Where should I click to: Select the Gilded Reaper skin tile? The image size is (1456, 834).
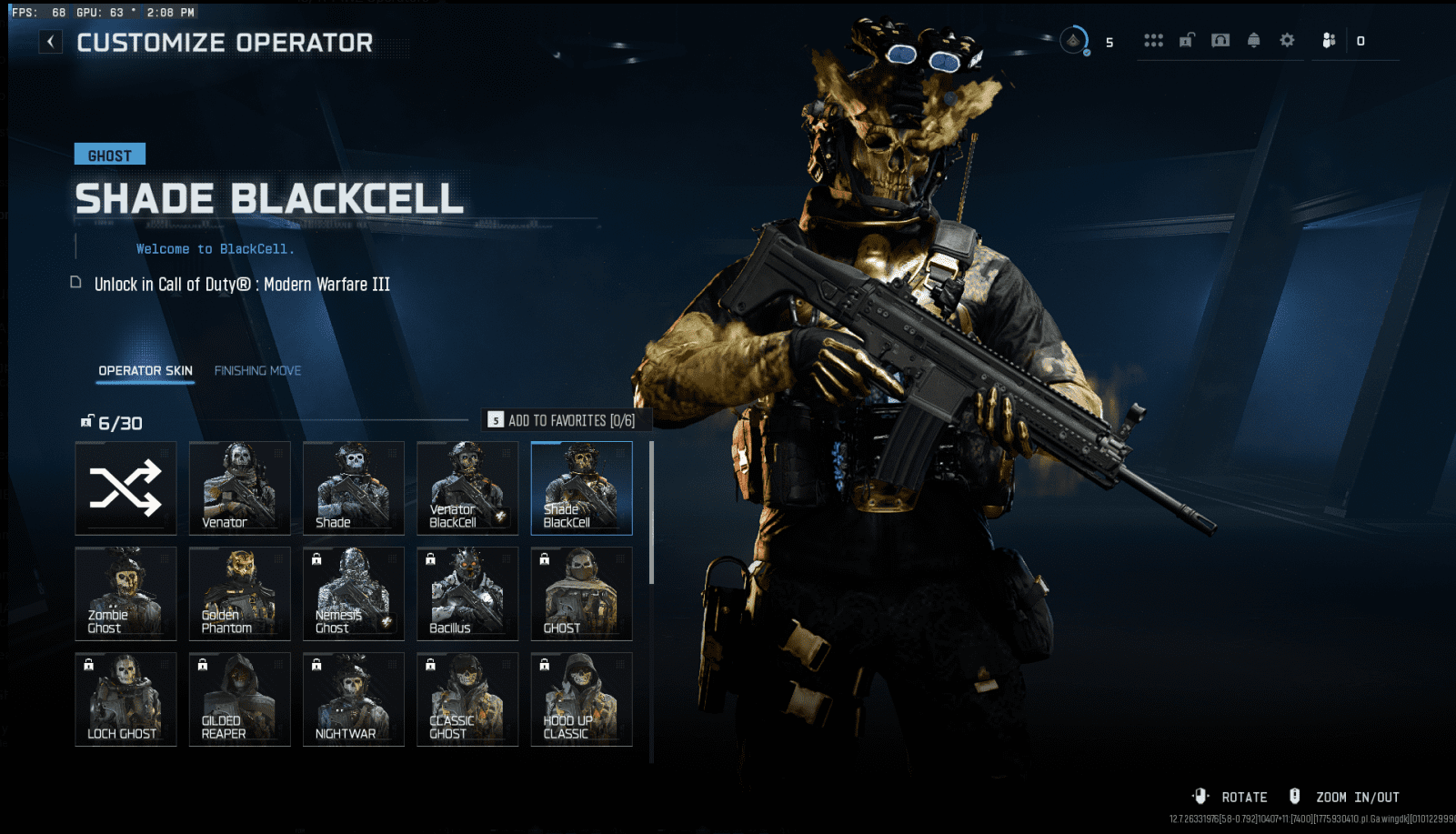pos(240,699)
